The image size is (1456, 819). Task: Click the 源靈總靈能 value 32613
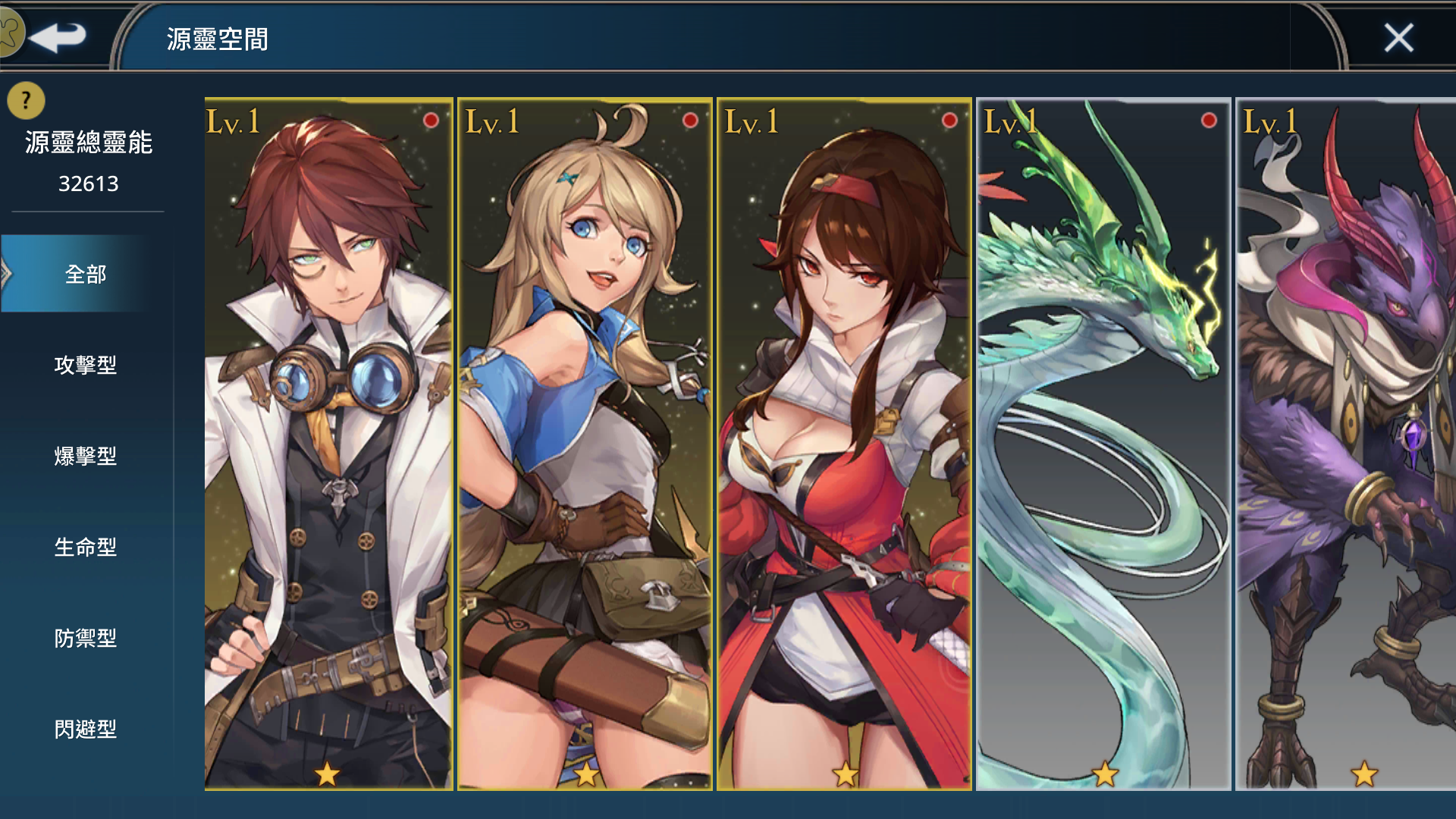pos(87,184)
